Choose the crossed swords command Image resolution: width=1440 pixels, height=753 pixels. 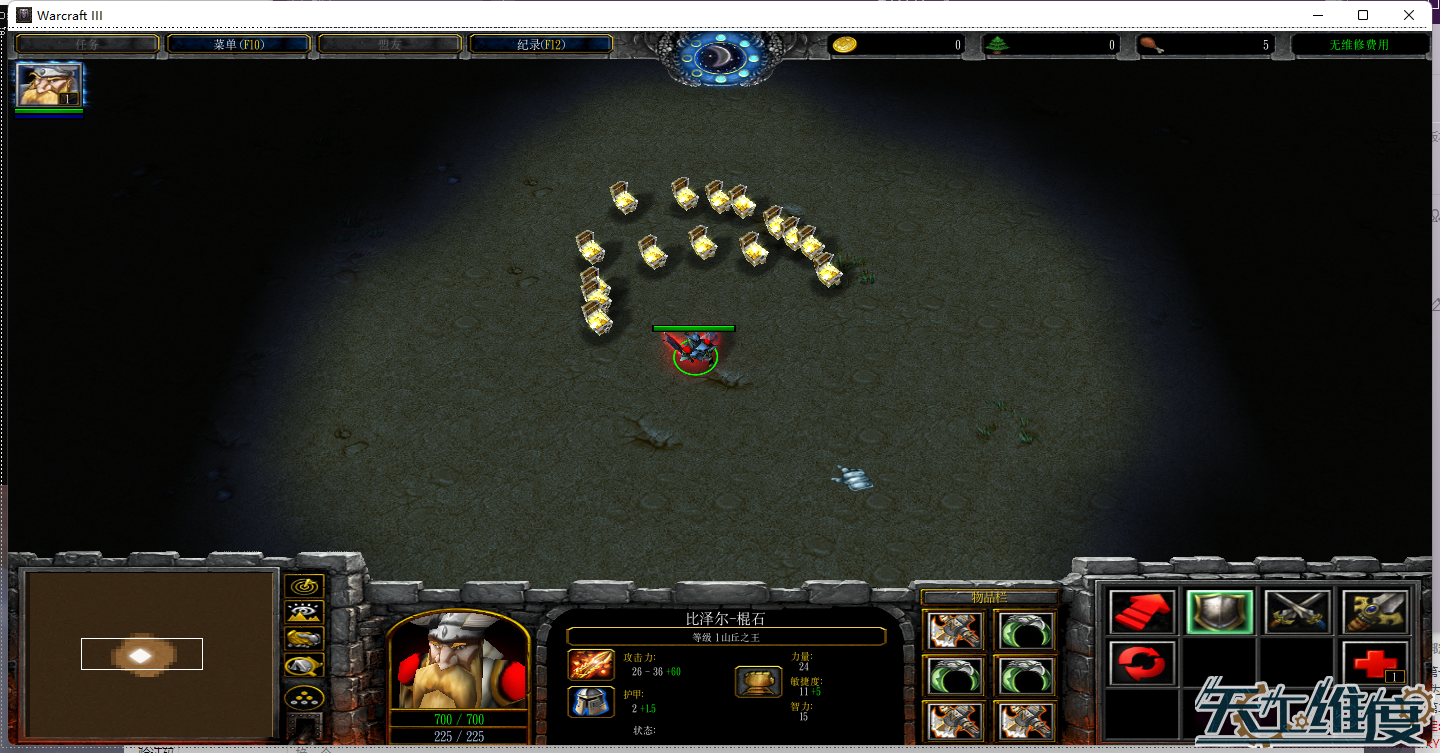(1297, 611)
